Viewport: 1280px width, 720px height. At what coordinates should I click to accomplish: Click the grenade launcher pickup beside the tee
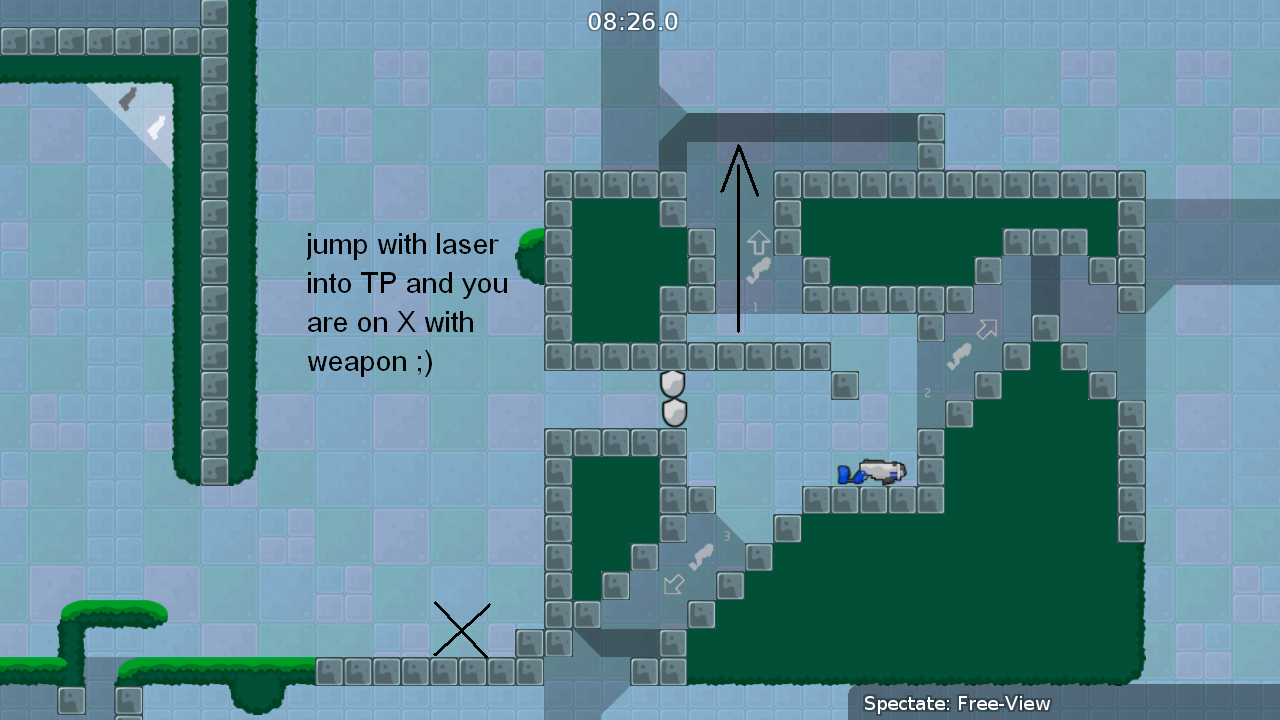point(885,468)
